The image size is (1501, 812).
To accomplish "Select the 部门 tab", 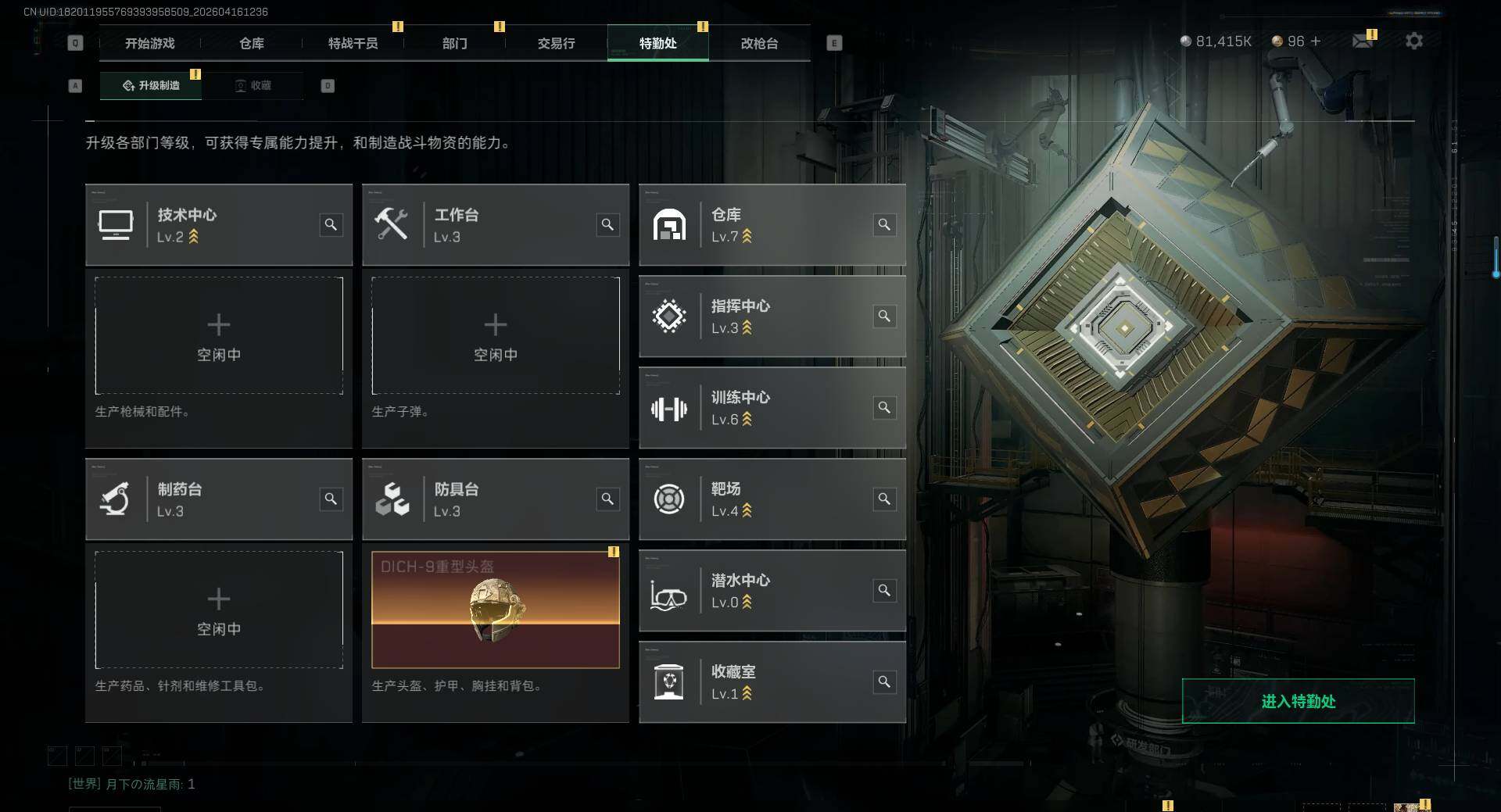I will tap(454, 44).
